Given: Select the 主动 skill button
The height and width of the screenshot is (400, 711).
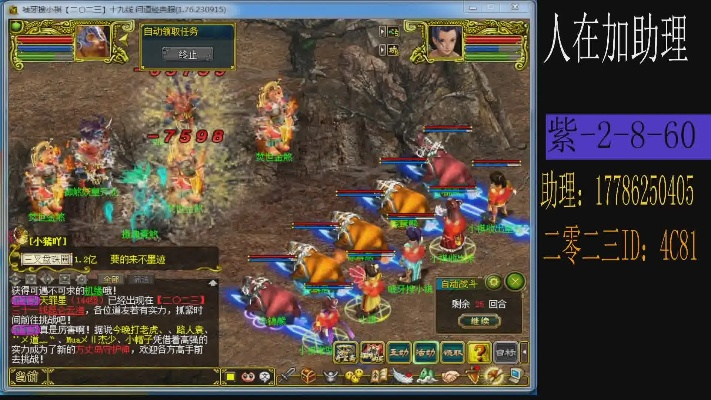Looking at the screenshot, I should [399, 351].
